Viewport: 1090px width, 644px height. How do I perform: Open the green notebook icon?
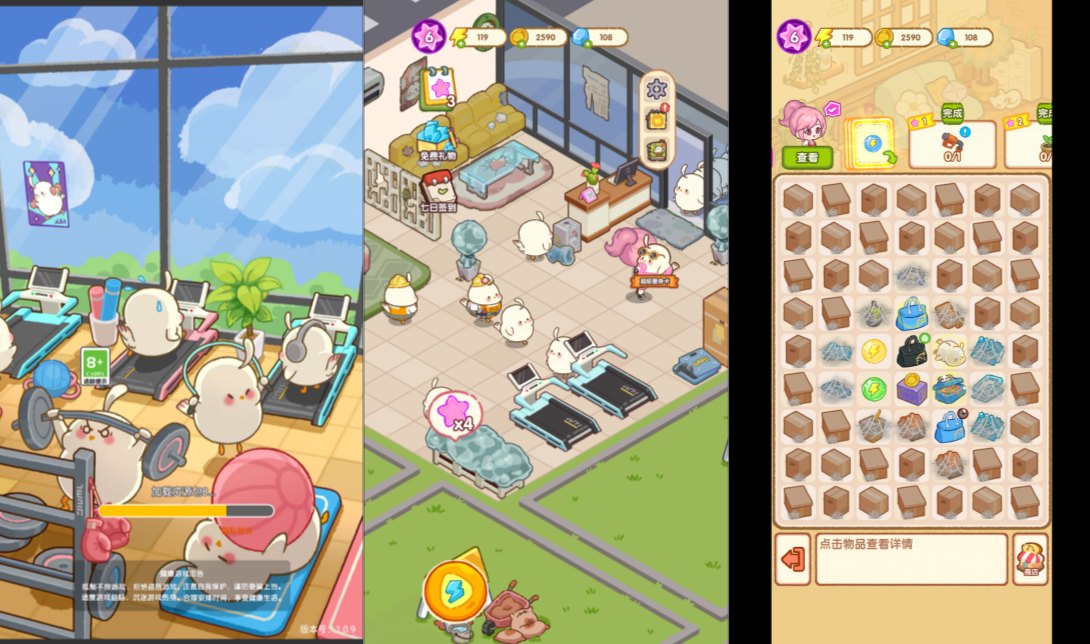click(x=656, y=150)
